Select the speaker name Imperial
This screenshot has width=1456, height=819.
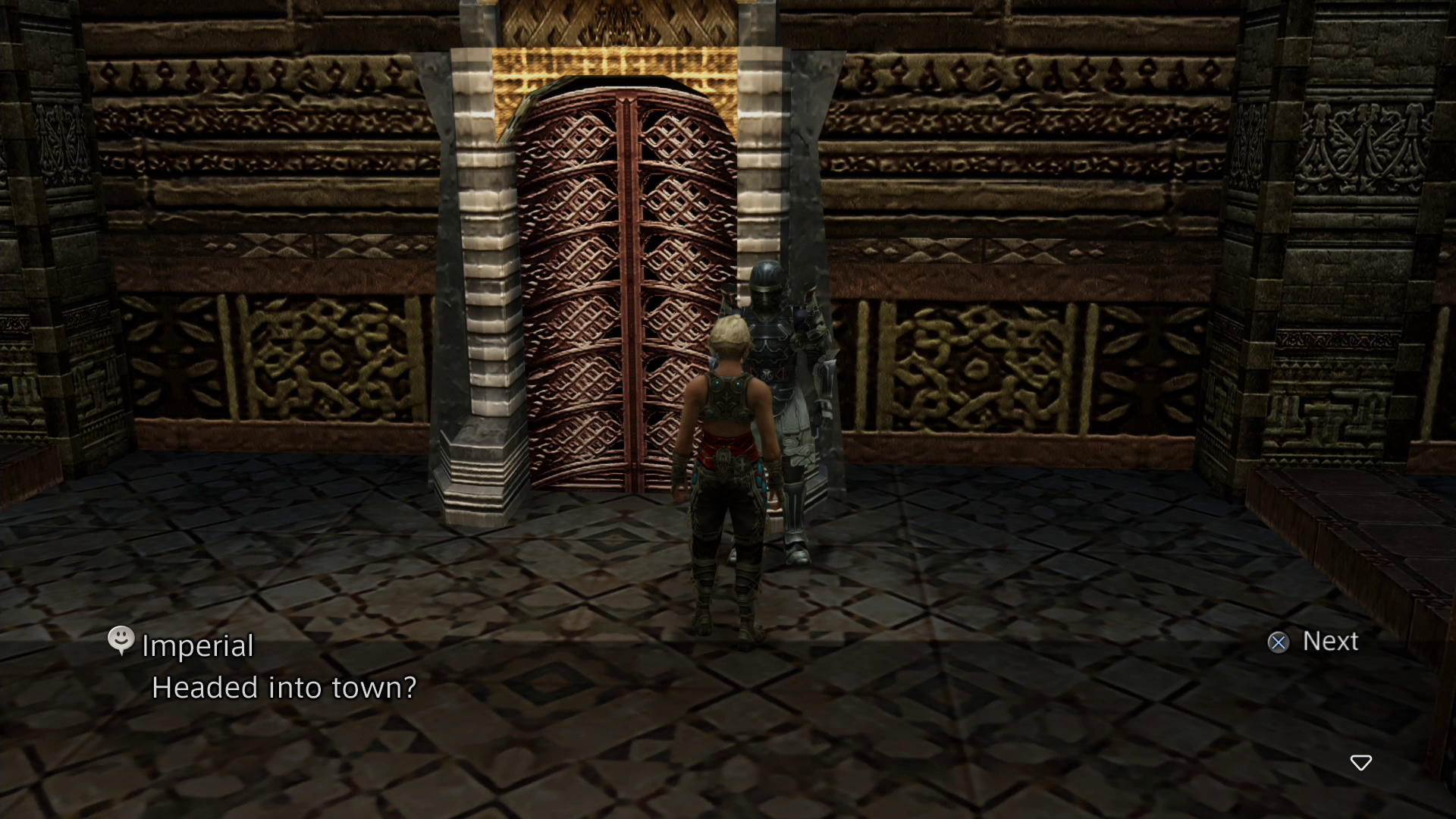(196, 645)
